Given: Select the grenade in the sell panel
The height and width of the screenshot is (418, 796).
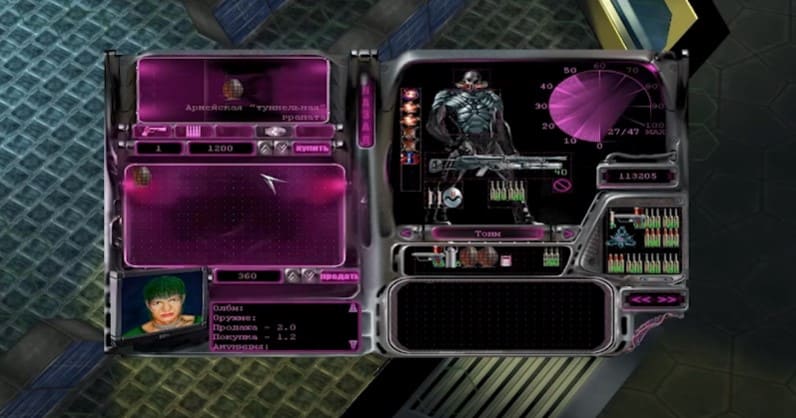Looking at the screenshot, I should coord(142,179).
